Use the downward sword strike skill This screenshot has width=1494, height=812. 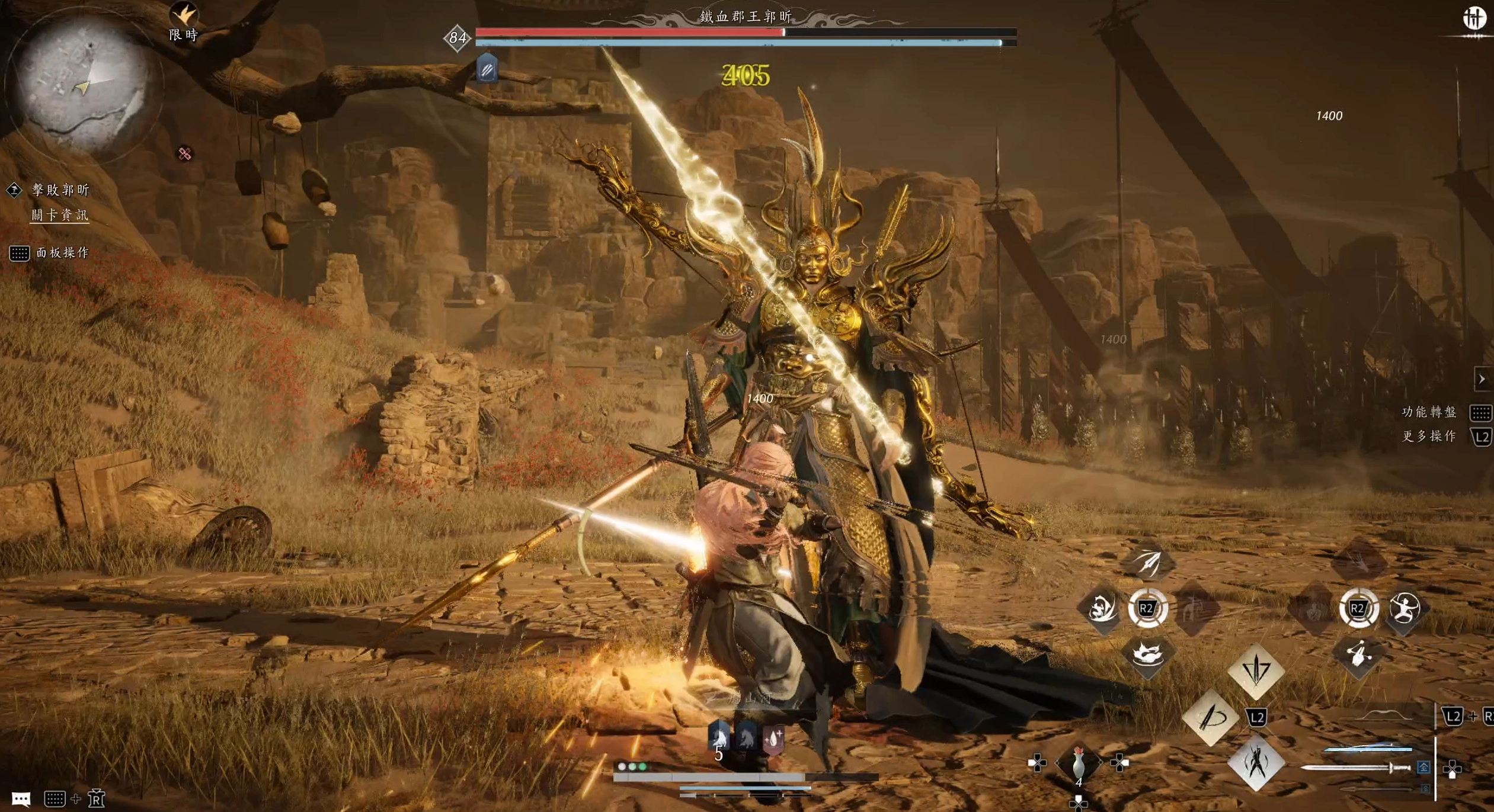tap(1256, 670)
